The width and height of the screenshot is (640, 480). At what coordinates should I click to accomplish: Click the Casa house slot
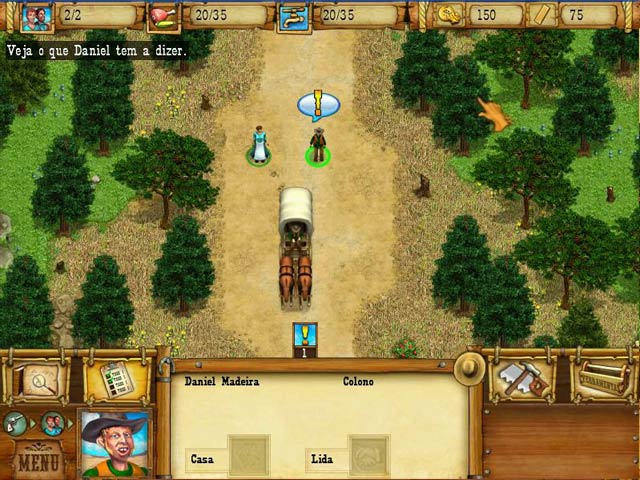[247, 456]
